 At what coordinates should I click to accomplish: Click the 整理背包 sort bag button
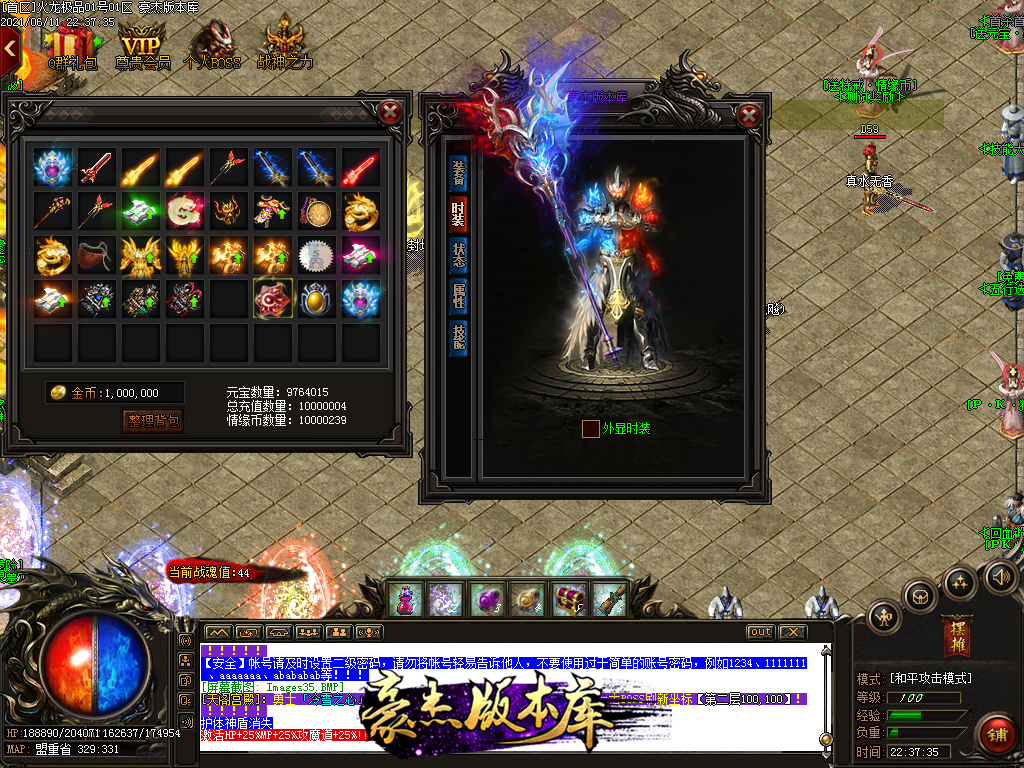(x=153, y=421)
